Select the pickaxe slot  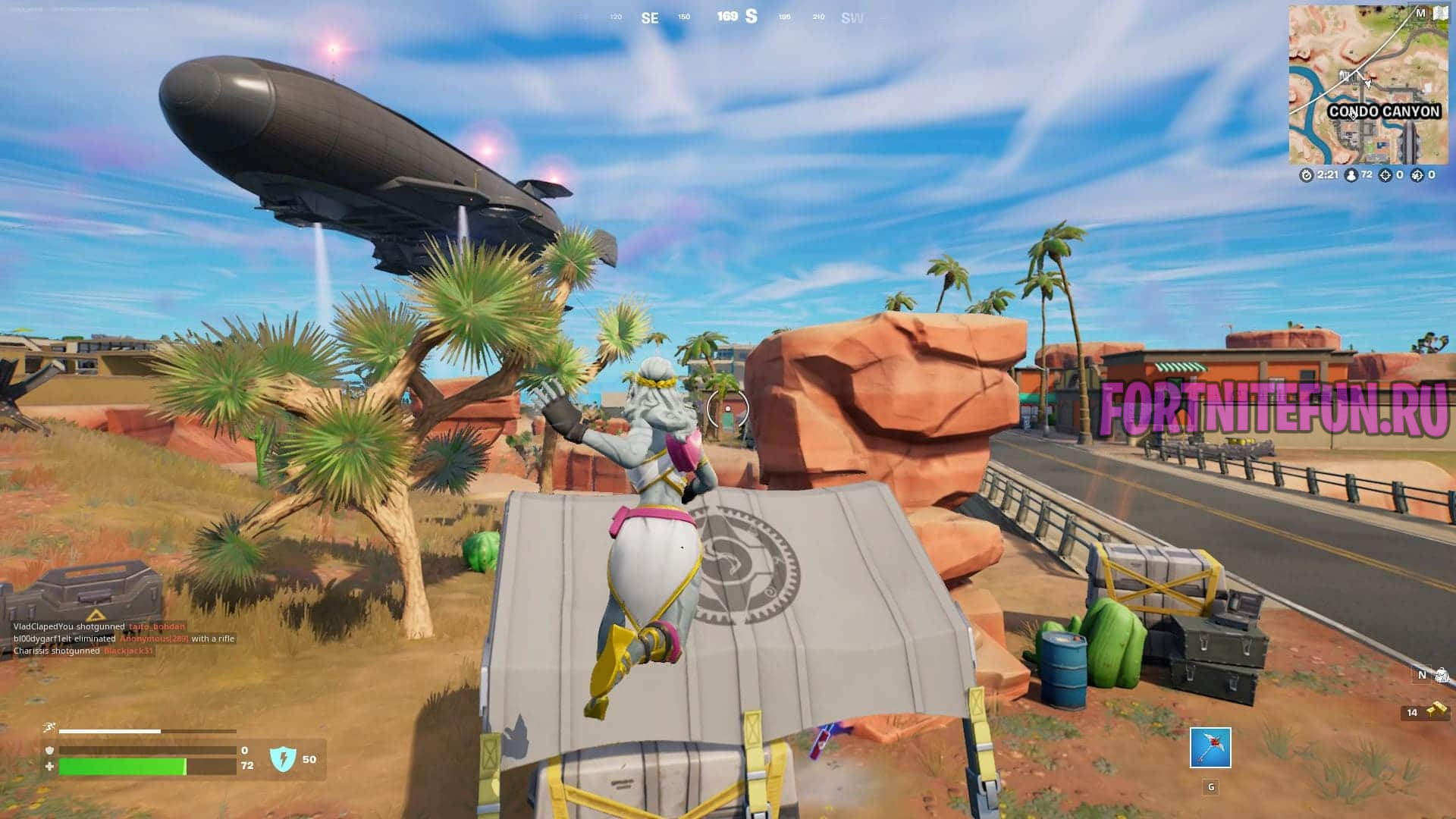click(1210, 748)
